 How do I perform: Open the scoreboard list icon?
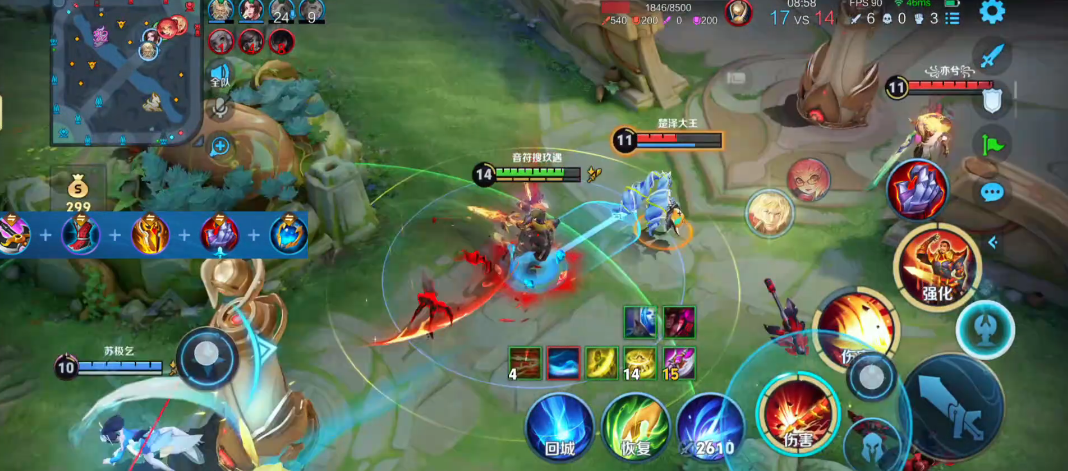(x=952, y=18)
